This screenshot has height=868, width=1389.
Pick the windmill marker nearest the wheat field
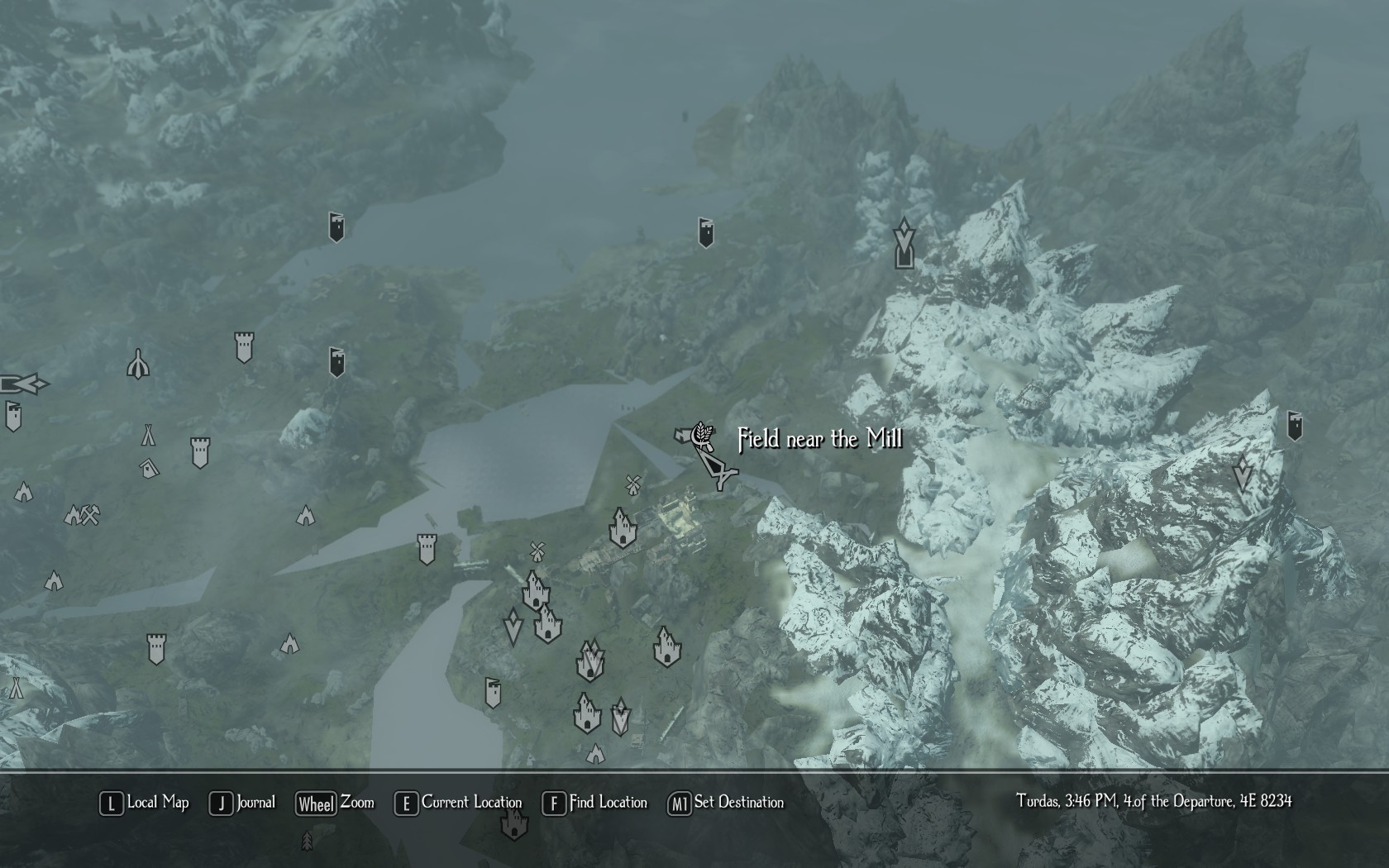pos(633,485)
